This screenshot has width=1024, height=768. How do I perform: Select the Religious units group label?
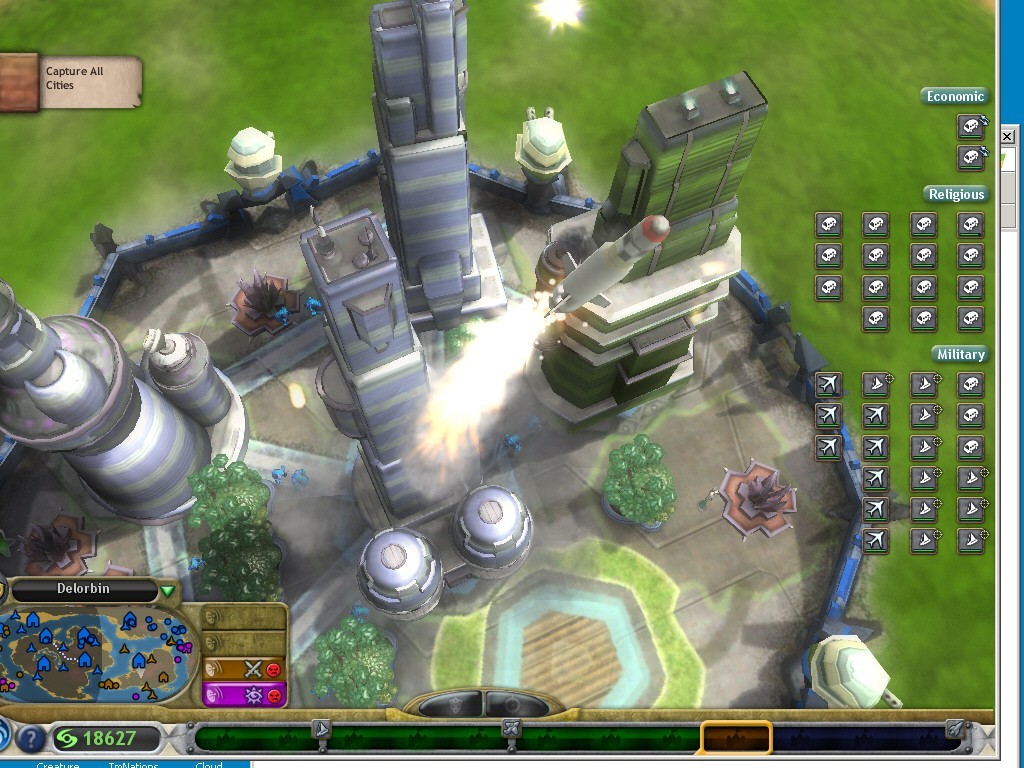(x=956, y=194)
